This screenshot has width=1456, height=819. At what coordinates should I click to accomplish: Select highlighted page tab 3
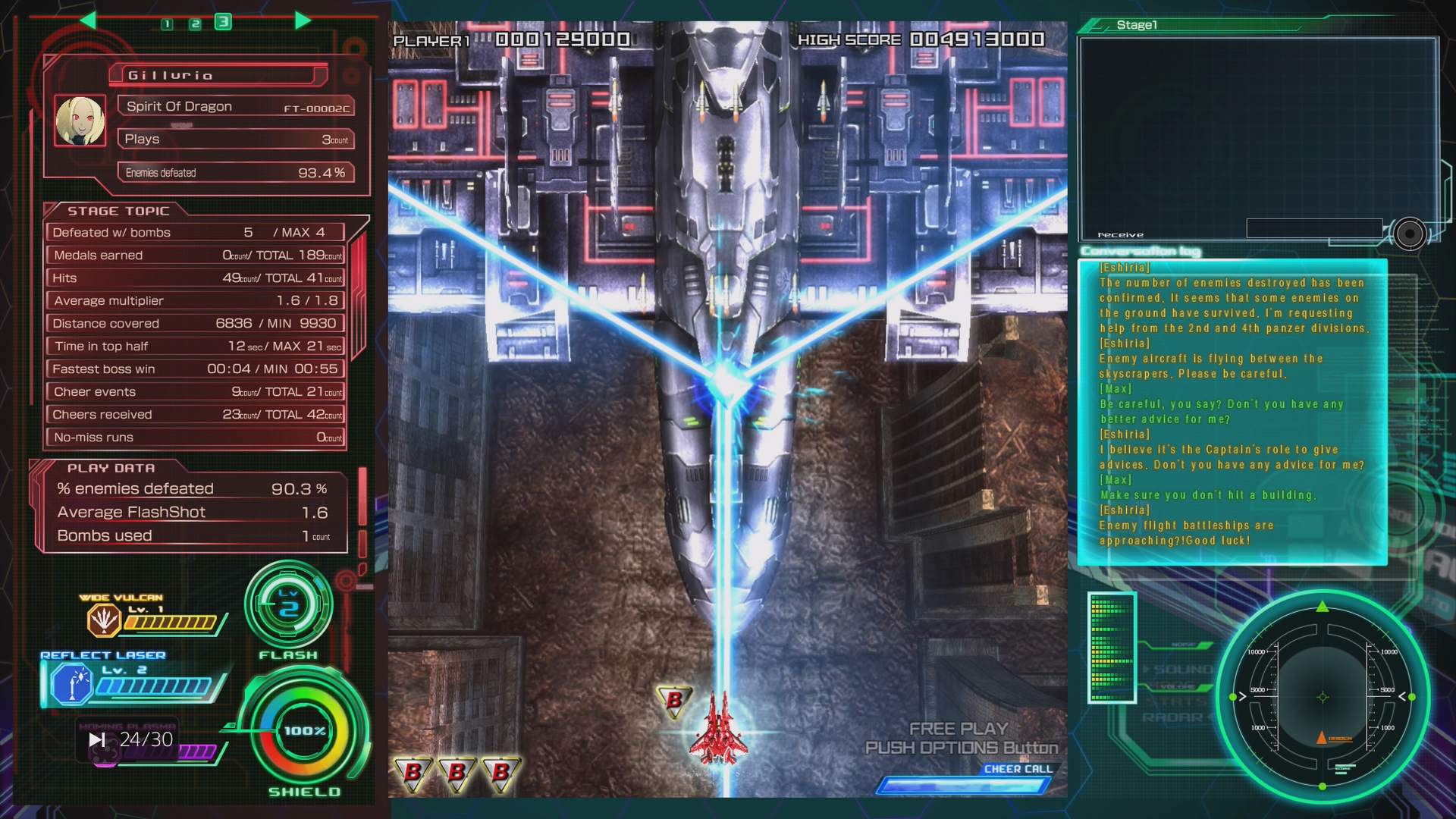tap(223, 22)
